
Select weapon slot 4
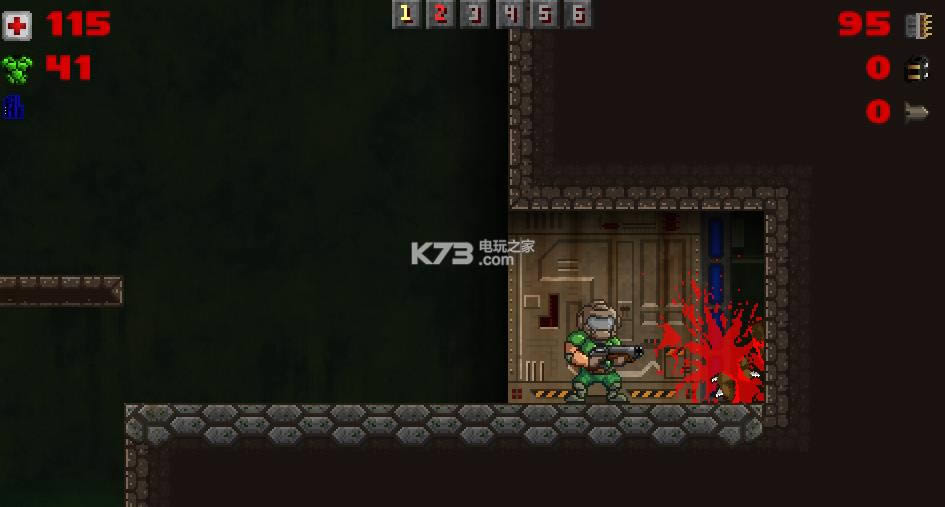click(x=510, y=14)
